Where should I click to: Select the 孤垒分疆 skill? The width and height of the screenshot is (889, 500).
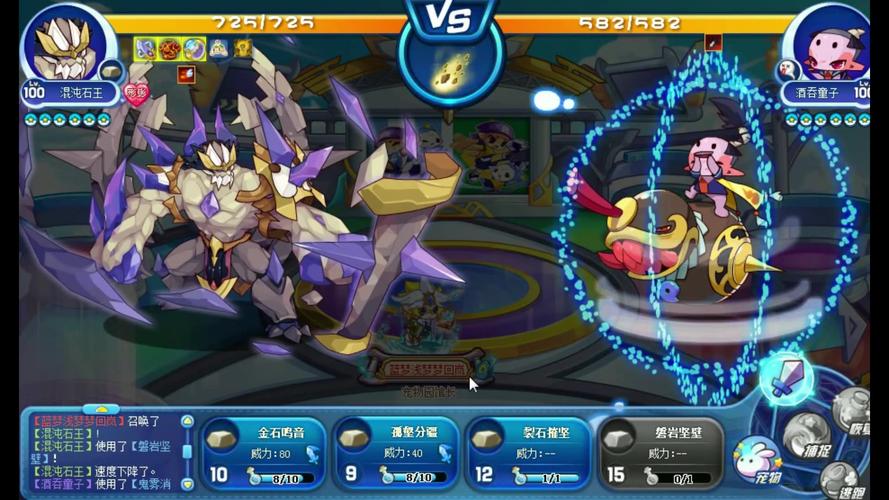point(395,453)
